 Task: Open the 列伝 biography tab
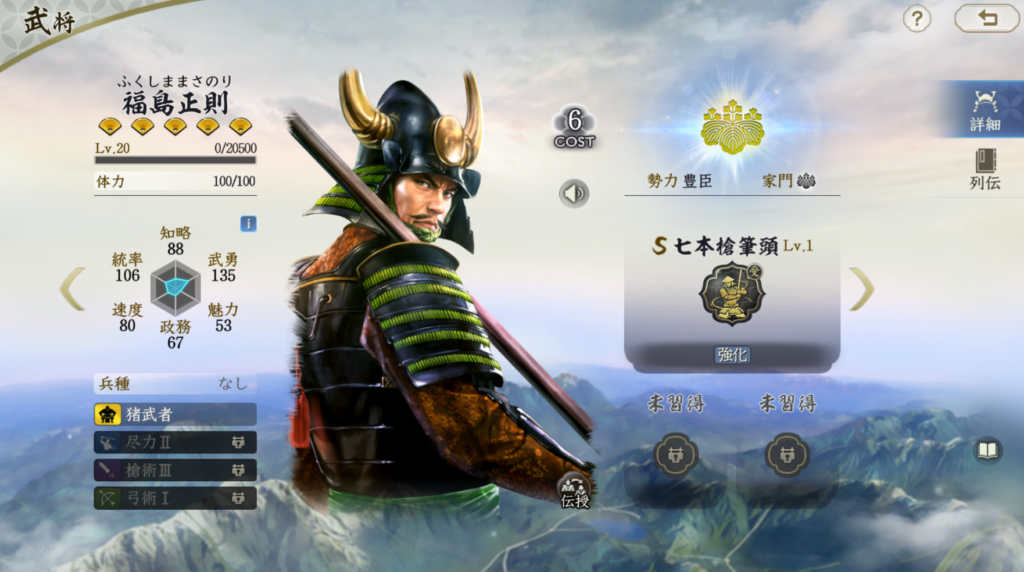pos(984,168)
